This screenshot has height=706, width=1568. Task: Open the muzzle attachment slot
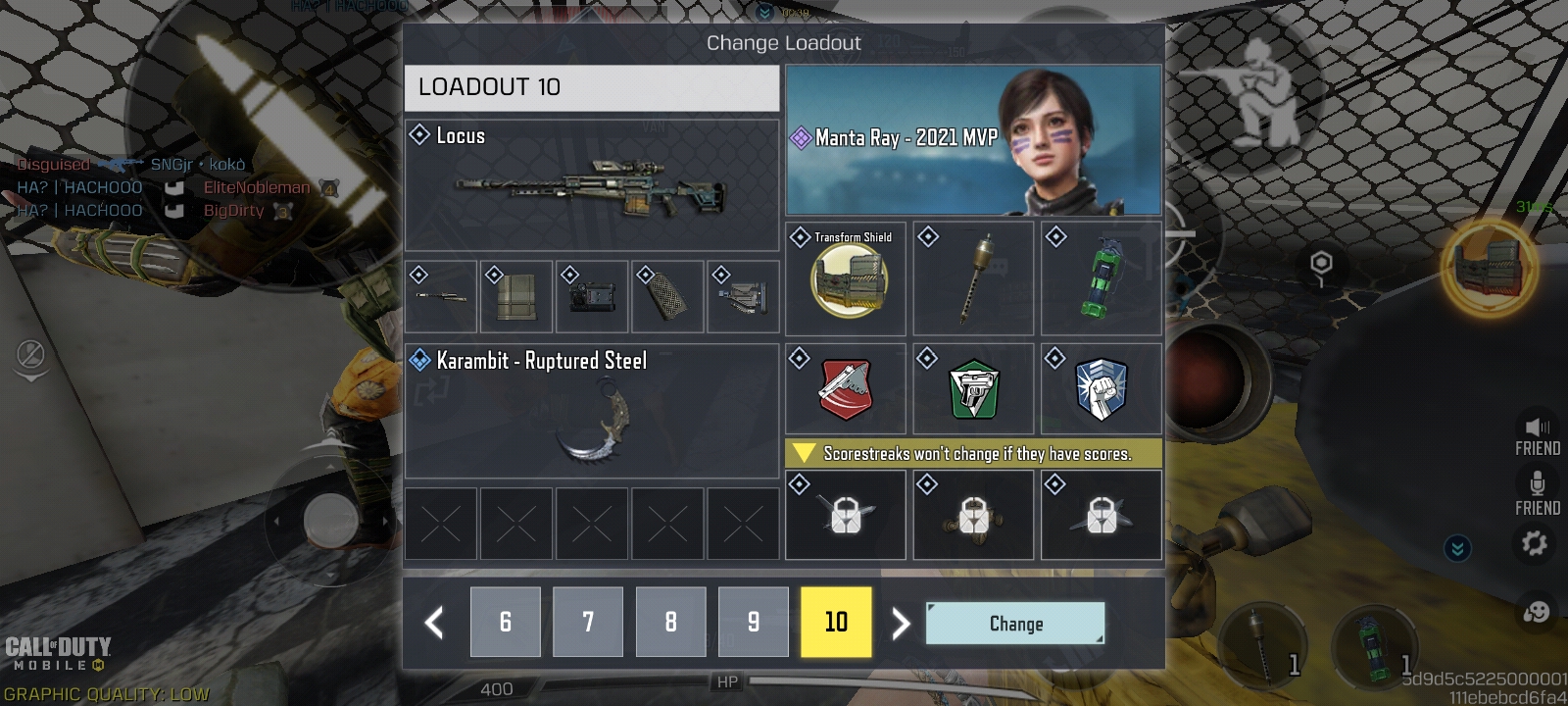click(x=440, y=295)
